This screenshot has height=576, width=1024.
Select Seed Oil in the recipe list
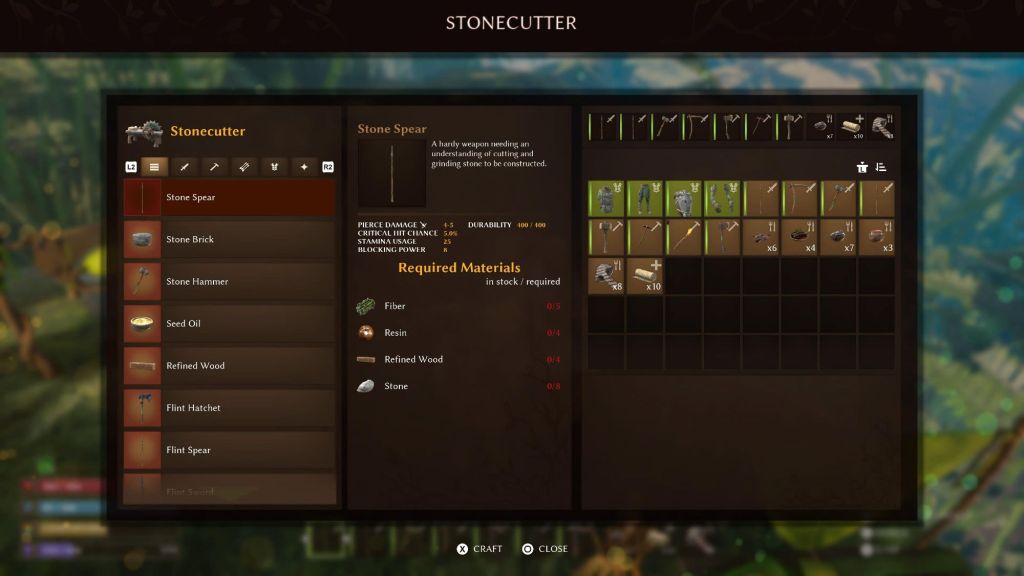click(229, 324)
